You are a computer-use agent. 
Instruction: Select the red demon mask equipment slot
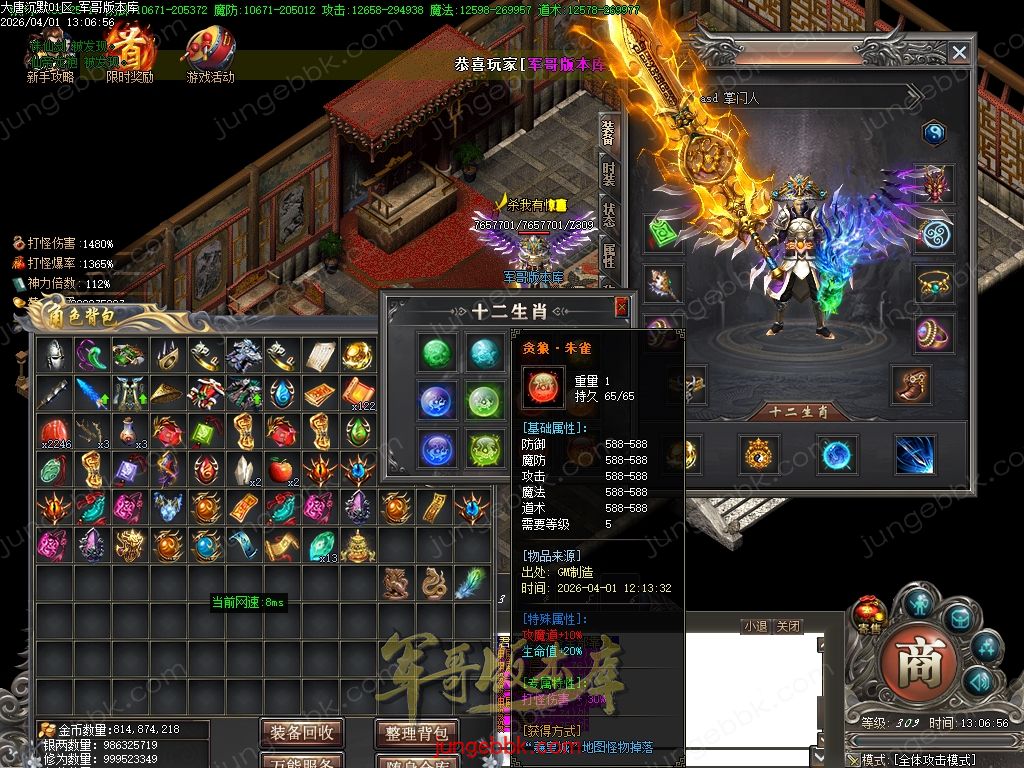tap(934, 184)
